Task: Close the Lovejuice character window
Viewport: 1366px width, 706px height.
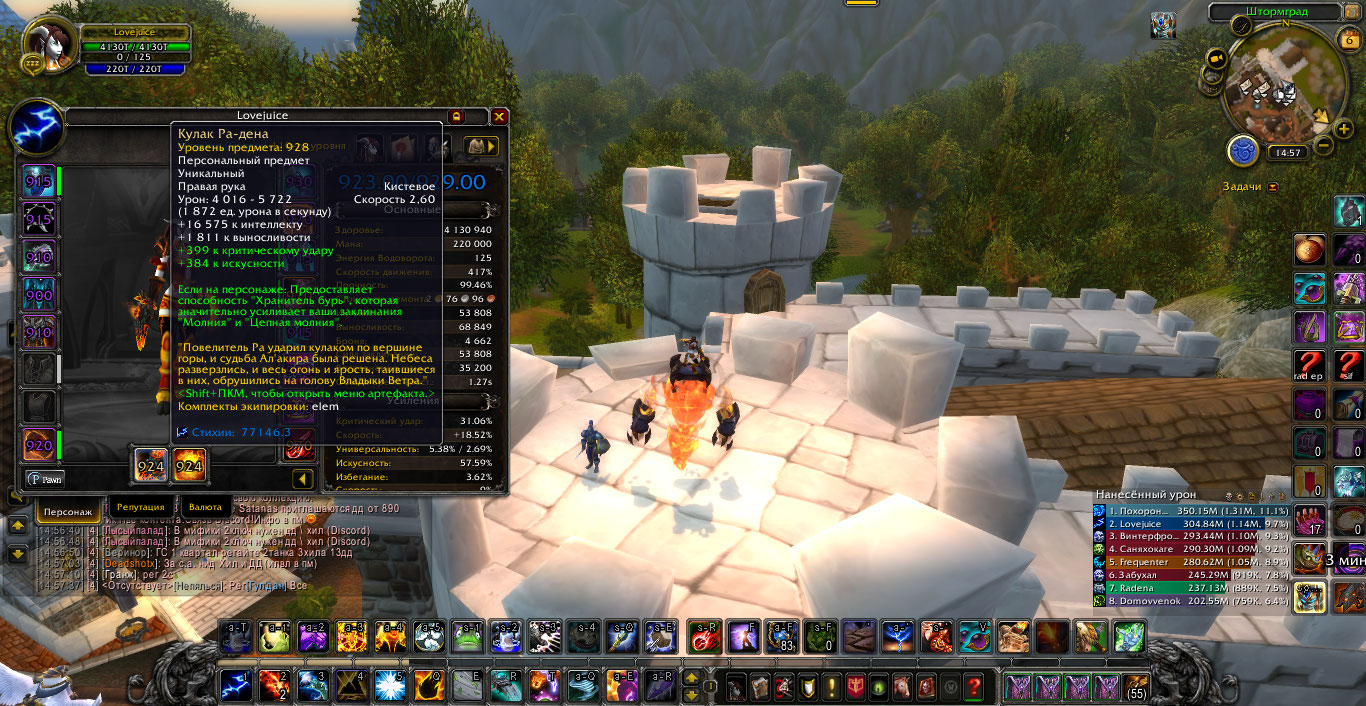Action: 499,116
